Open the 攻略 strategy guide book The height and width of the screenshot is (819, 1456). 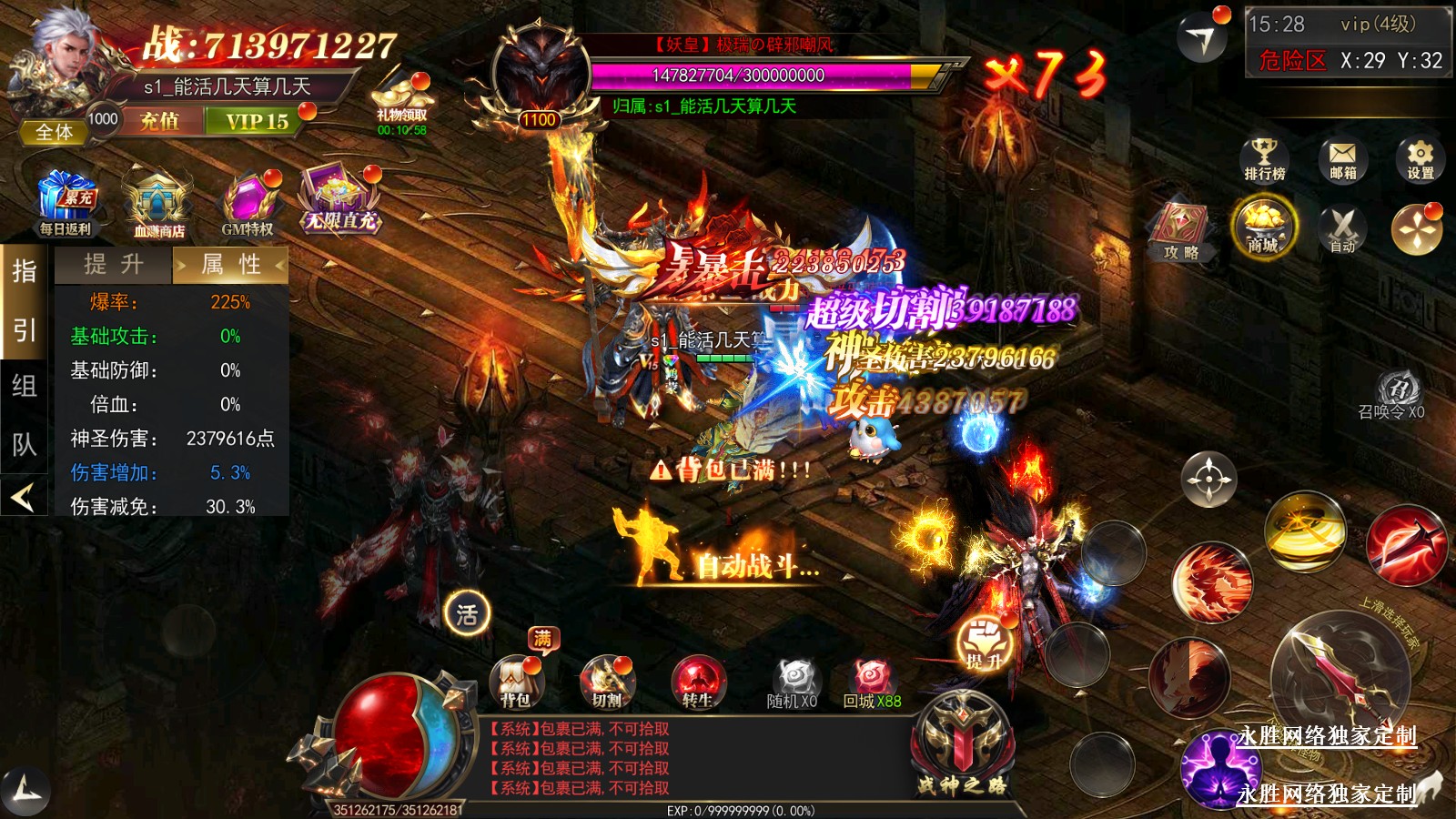pyautogui.click(x=1180, y=233)
